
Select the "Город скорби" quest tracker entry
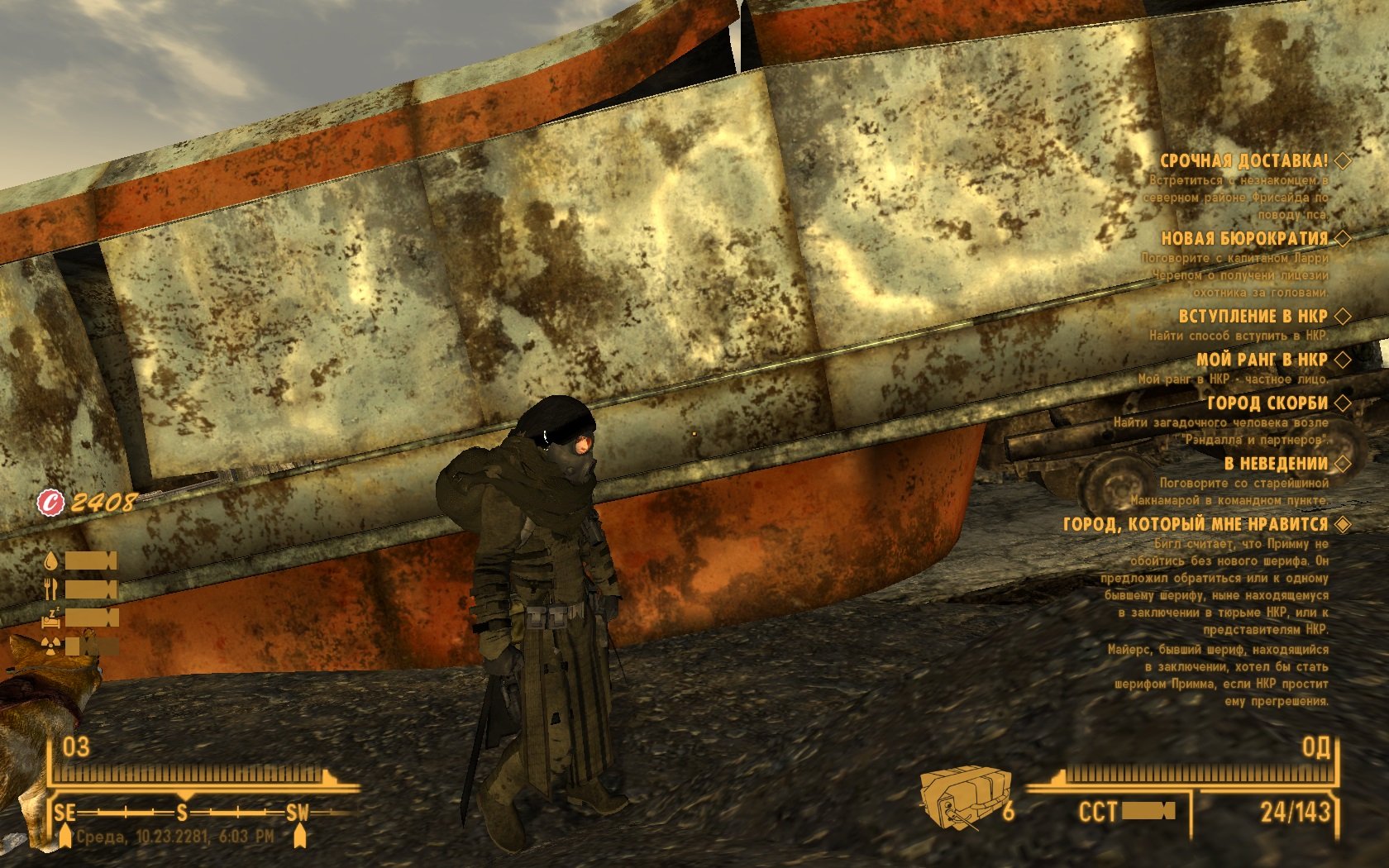click(1267, 403)
